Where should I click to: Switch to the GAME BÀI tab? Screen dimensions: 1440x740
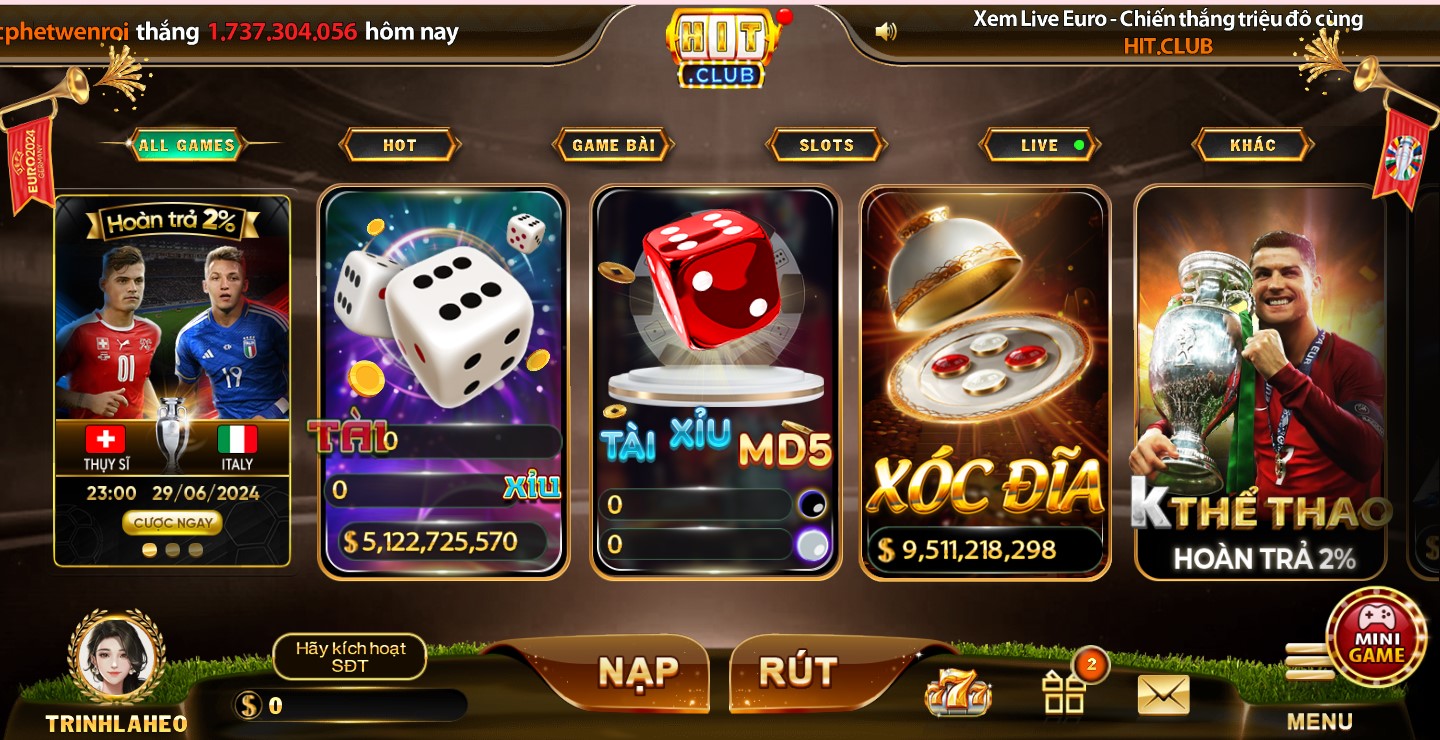613,144
